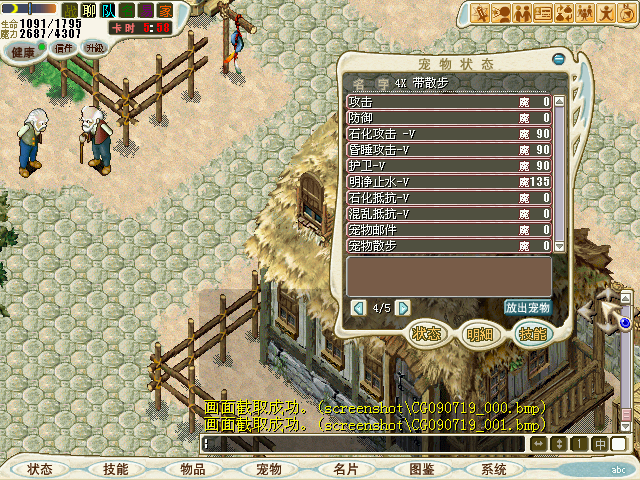
Task: Click the 健康 health button
Action: coord(23,50)
